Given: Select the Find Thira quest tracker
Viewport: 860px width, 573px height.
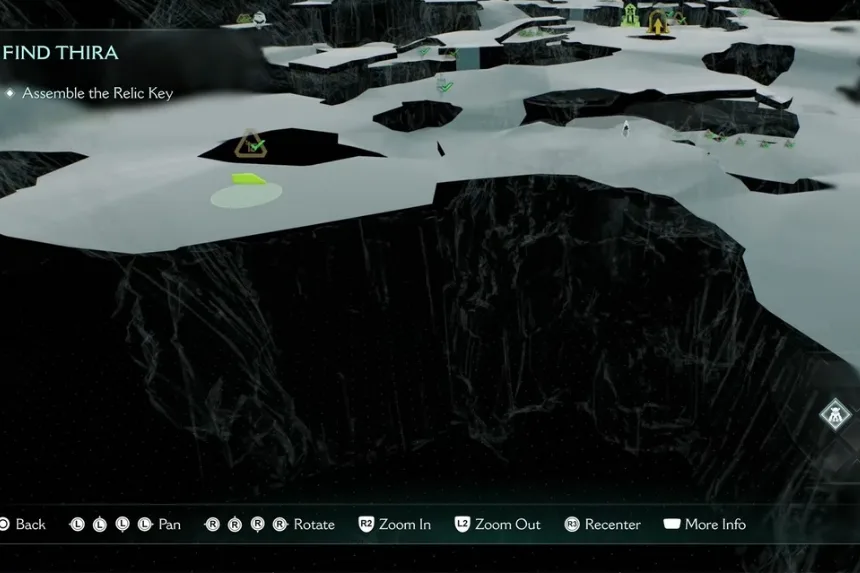Looking at the screenshot, I should [60, 53].
